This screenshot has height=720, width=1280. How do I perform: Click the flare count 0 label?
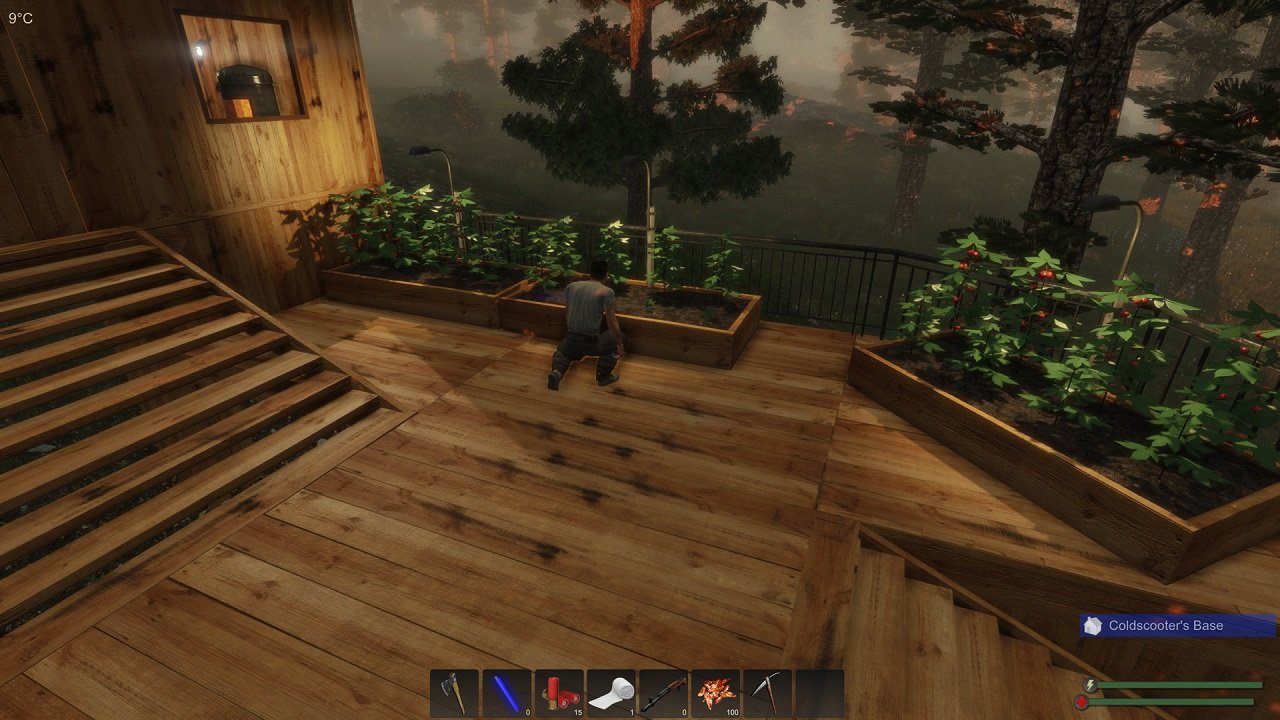coord(527,712)
